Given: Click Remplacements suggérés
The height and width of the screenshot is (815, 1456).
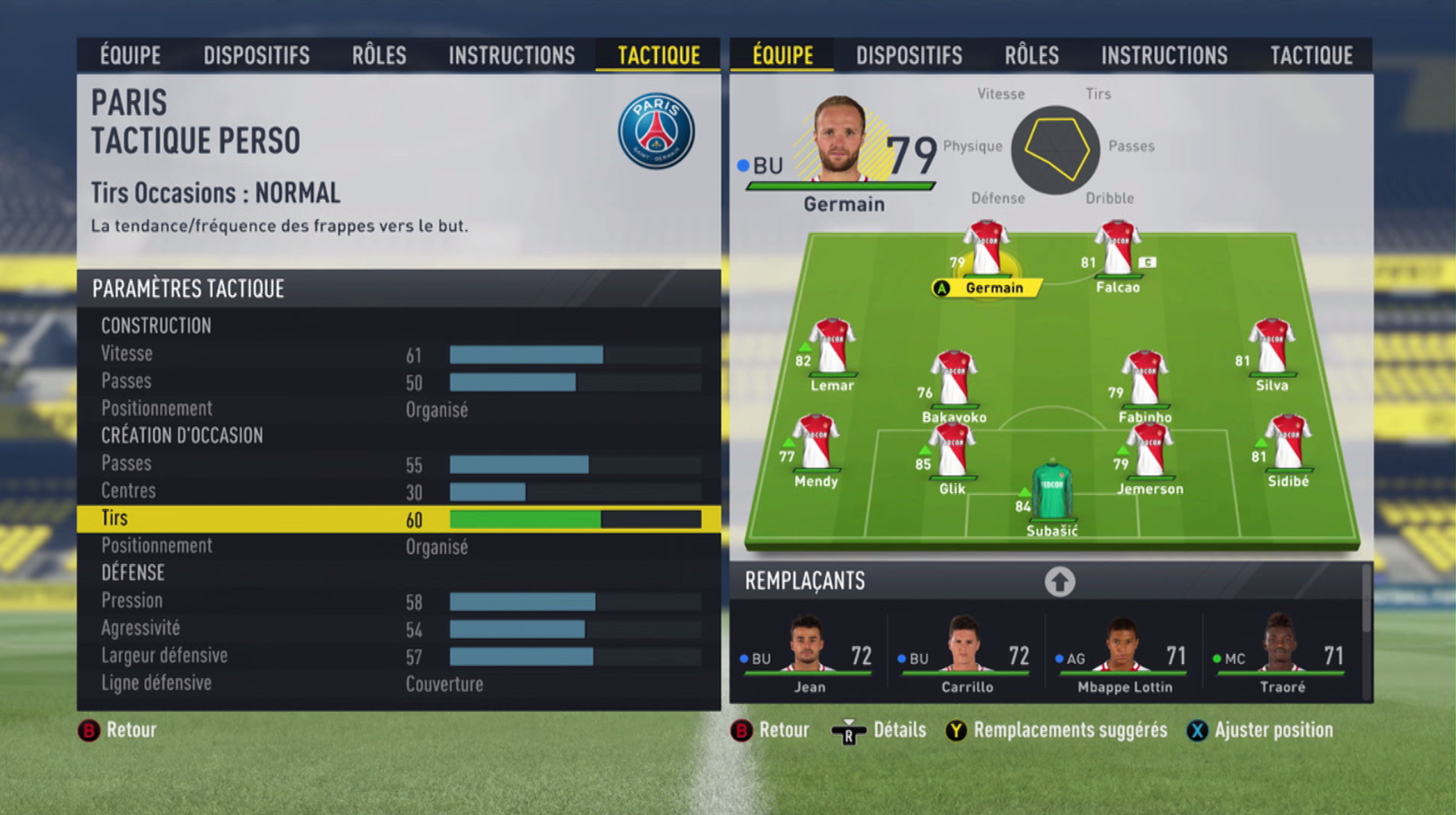Looking at the screenshot, I should tap(1069, 730).
